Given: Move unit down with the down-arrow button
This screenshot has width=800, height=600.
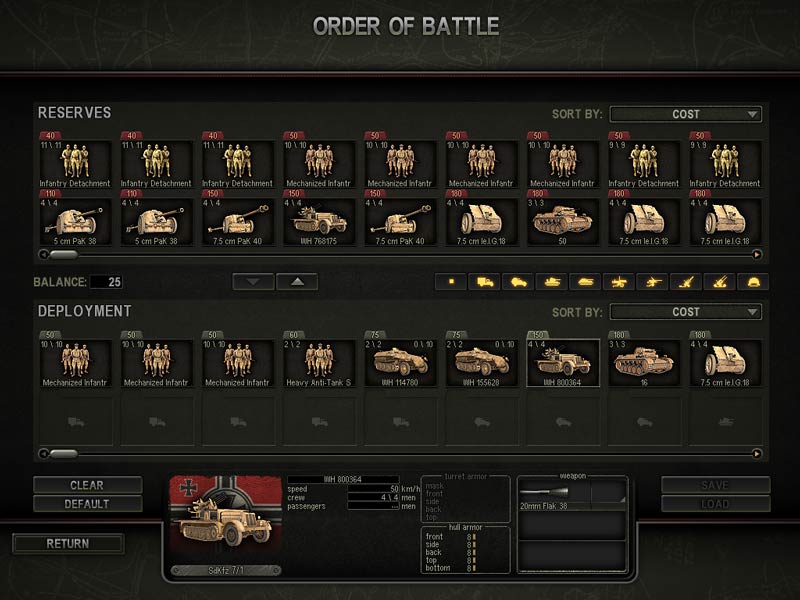Looking at the screenshot, I should pyautogui.click(x=253, y=282).
